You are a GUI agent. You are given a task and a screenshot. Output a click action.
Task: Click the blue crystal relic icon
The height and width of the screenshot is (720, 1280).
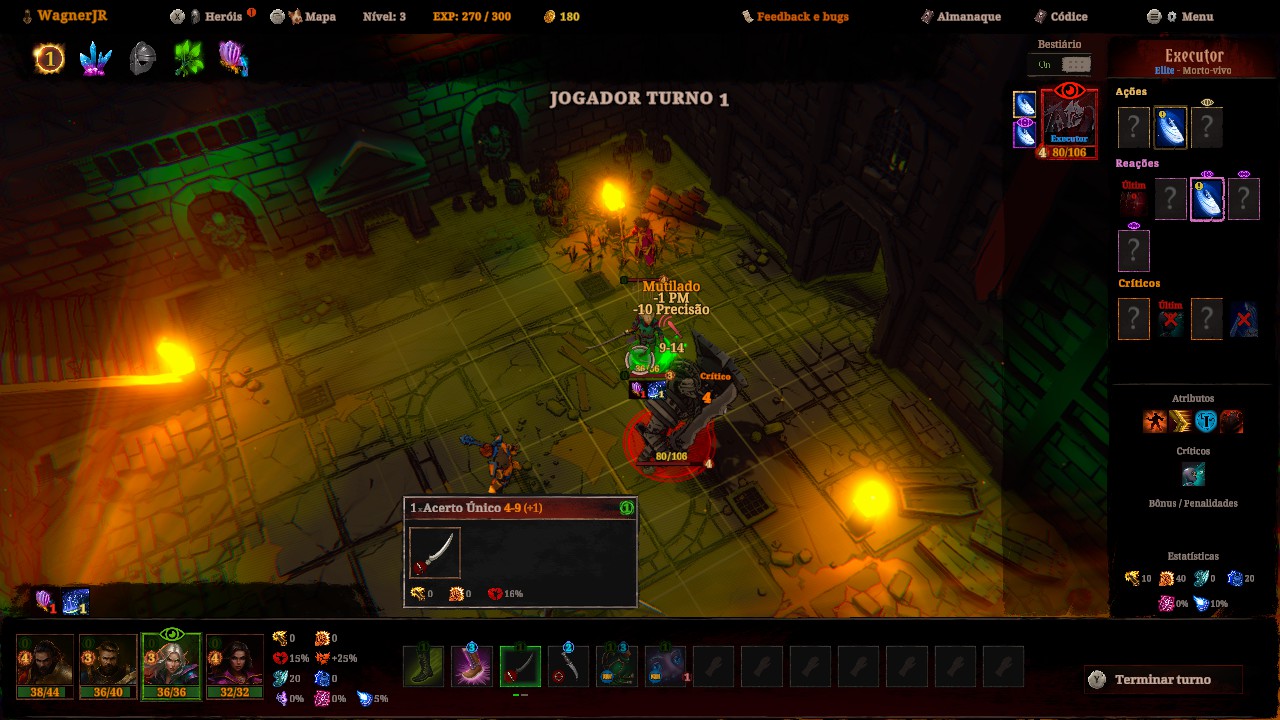click(96, 59)
